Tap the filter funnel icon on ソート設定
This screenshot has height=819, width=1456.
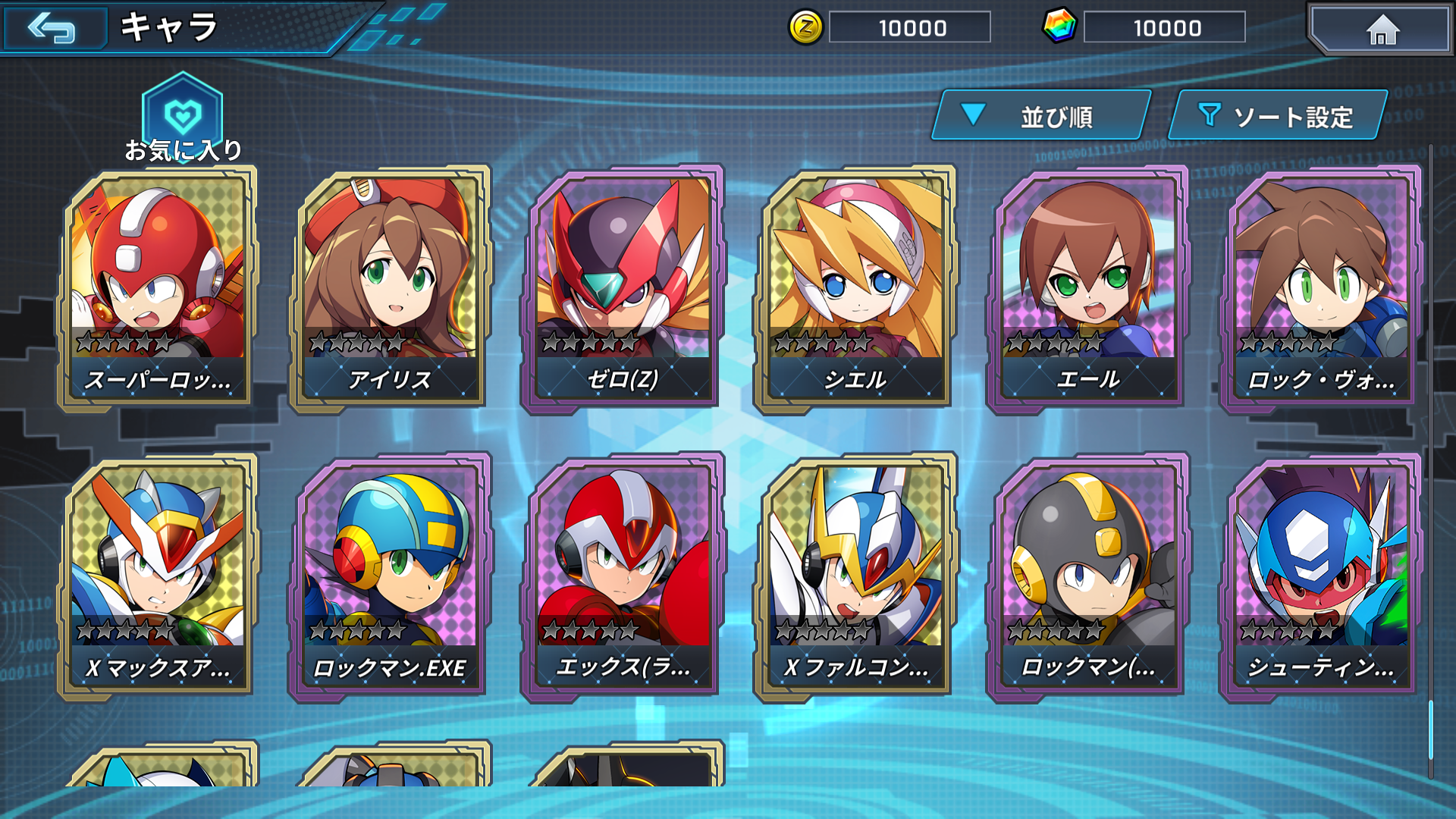coord(1212,115)
